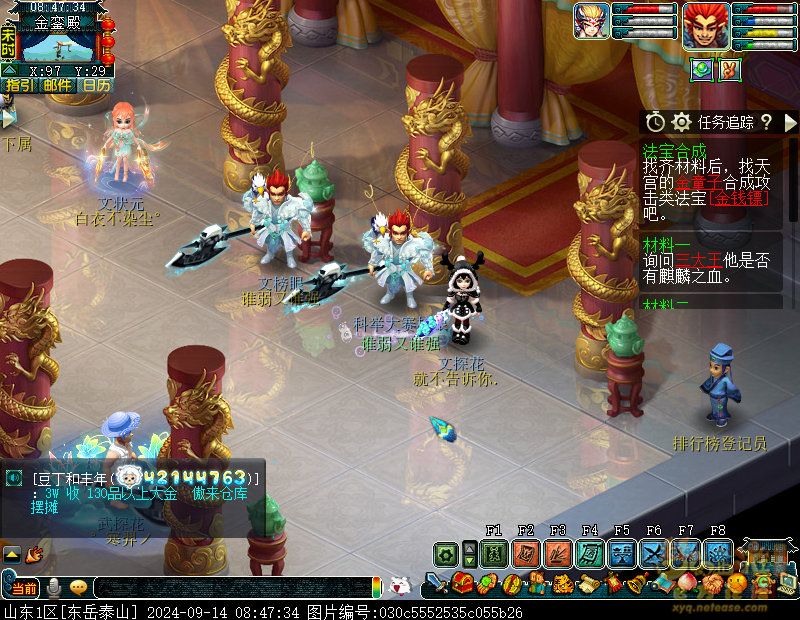Collapse the quest tracker with the arrow

pos(791,122)
